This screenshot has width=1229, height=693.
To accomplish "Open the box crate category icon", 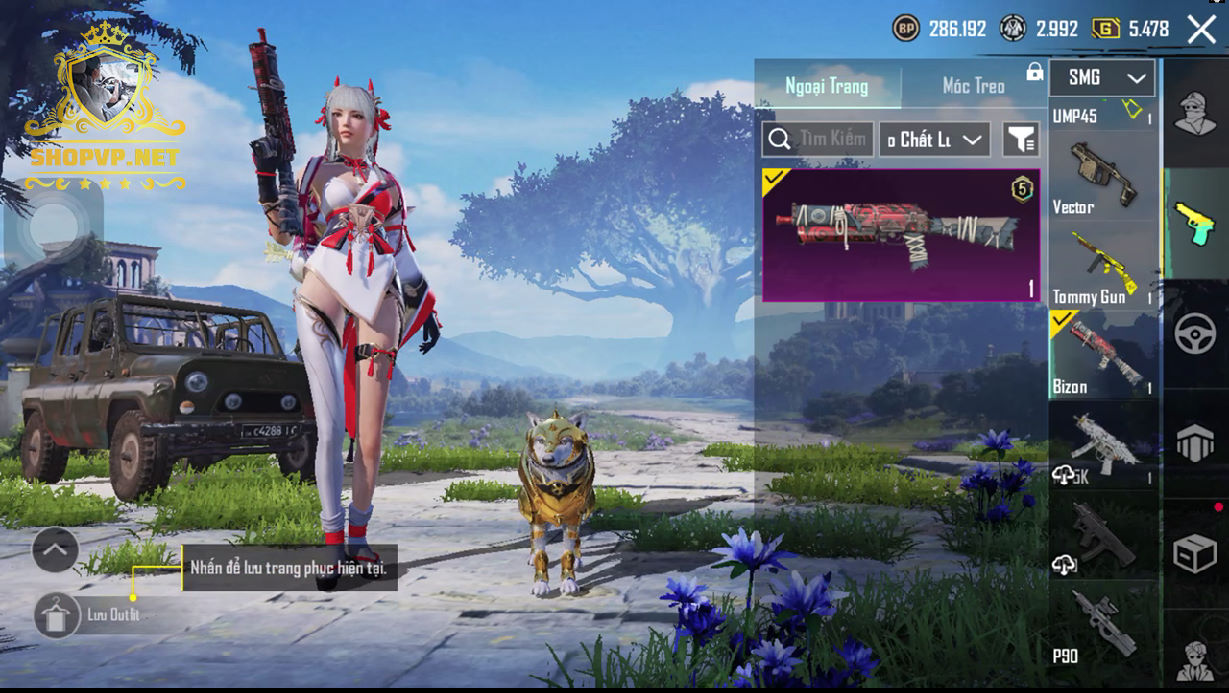I will coord(1195,552).
